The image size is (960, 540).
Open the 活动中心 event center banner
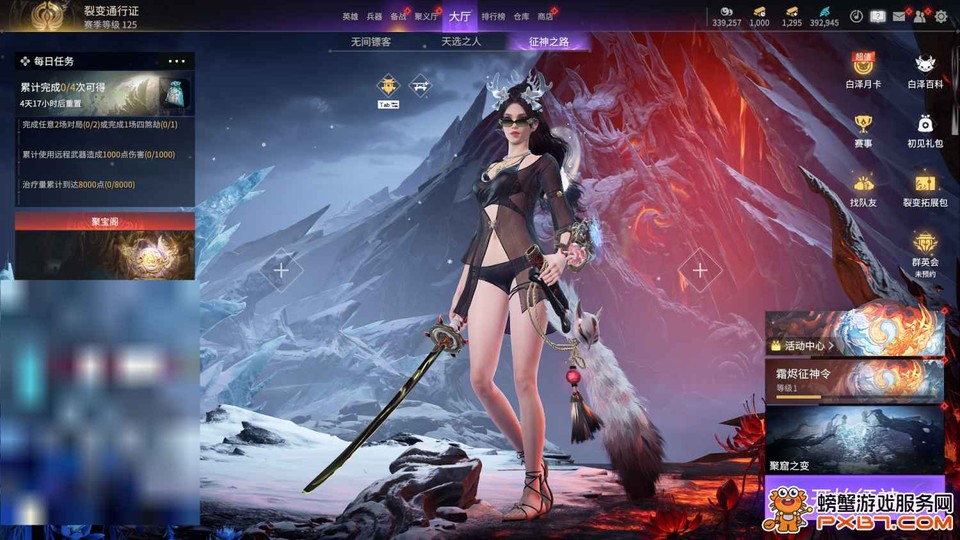pos(854,334)
